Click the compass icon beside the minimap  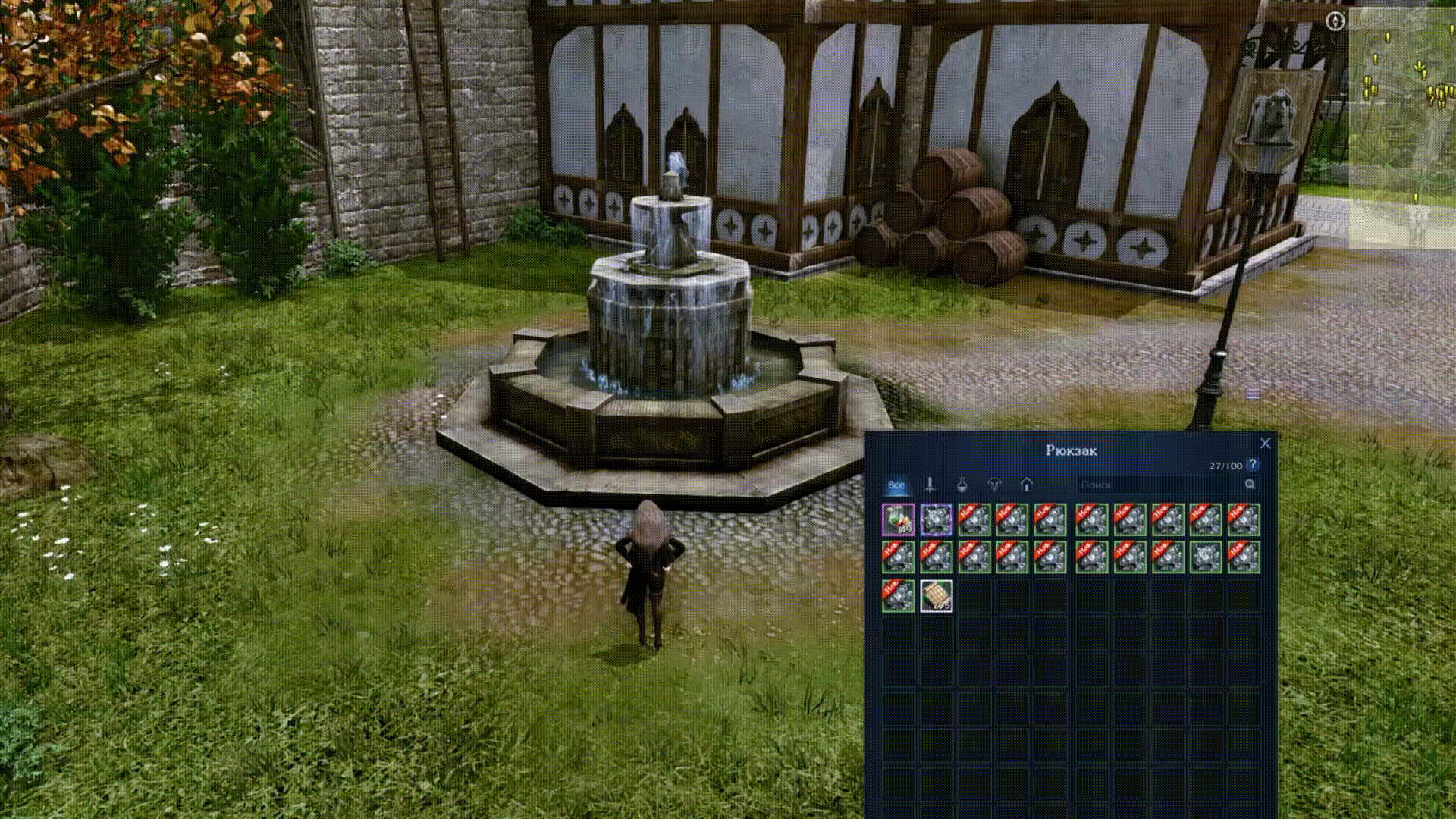click(1335, 22)
